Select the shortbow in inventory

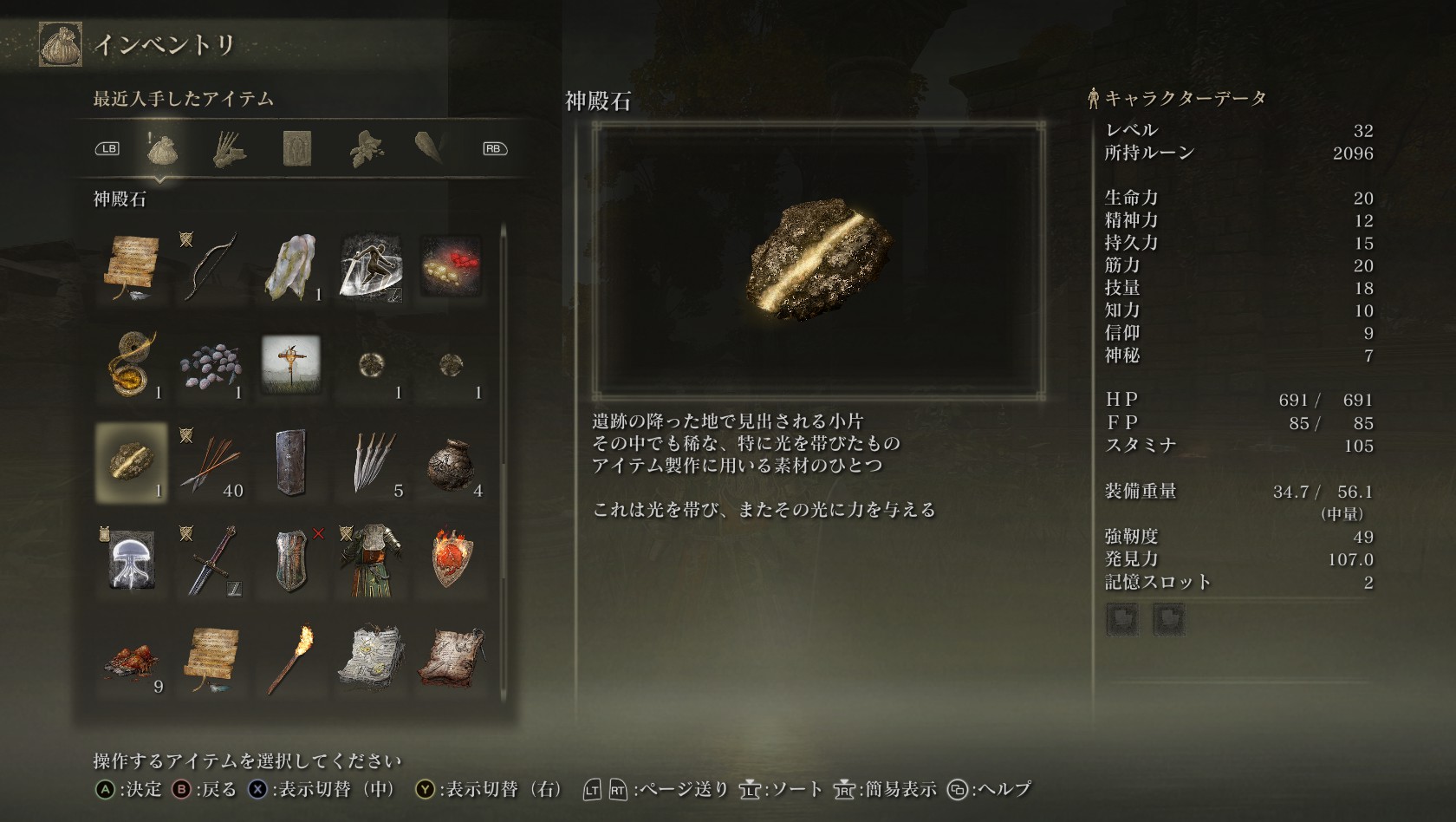pos(211,265)
